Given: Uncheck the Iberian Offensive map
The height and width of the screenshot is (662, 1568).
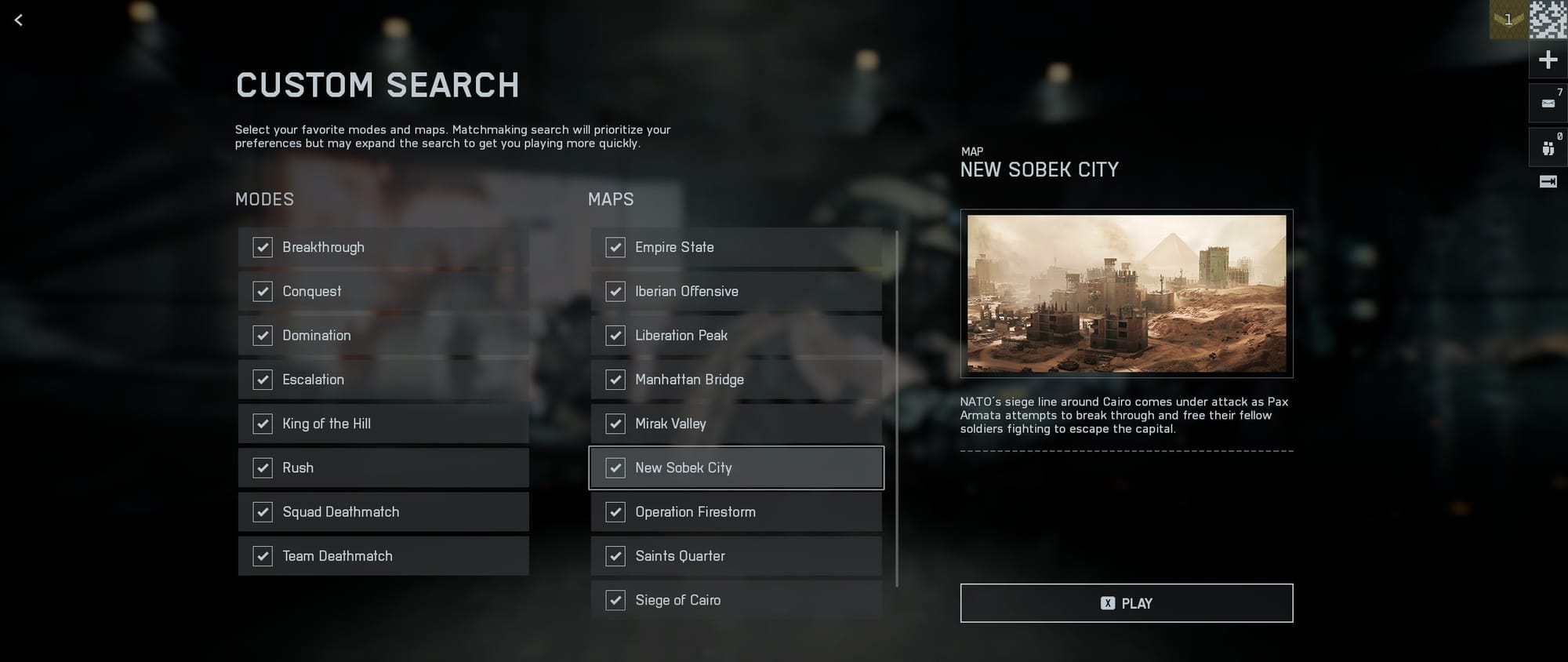Looking at the screenshot, I should (615, 292).
